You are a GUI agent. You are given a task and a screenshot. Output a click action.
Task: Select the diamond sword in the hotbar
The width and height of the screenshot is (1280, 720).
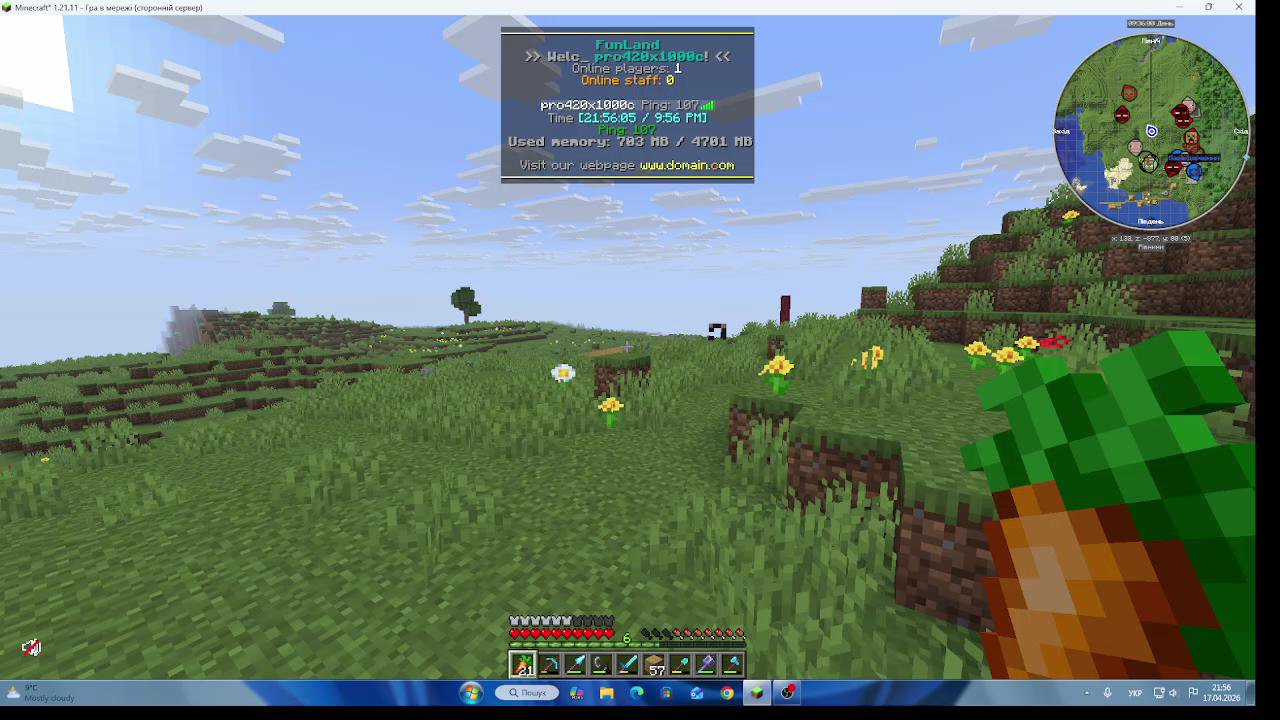click(x=628, y=664)
